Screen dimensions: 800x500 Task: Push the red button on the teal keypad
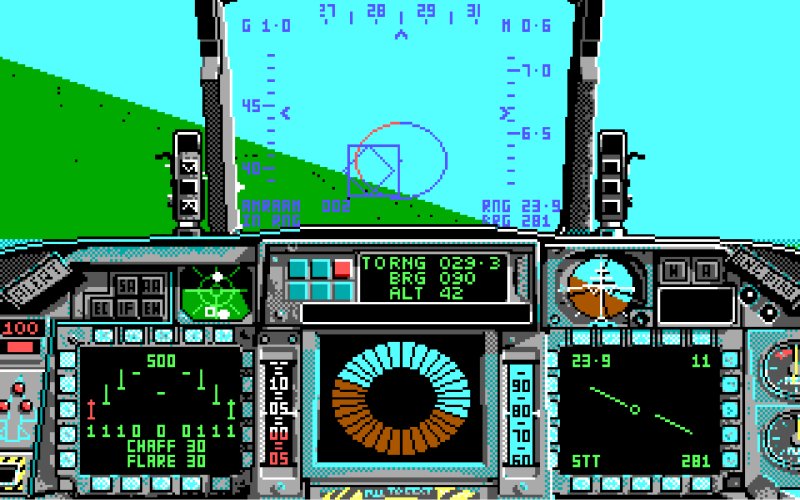click(x=342, y=268)
